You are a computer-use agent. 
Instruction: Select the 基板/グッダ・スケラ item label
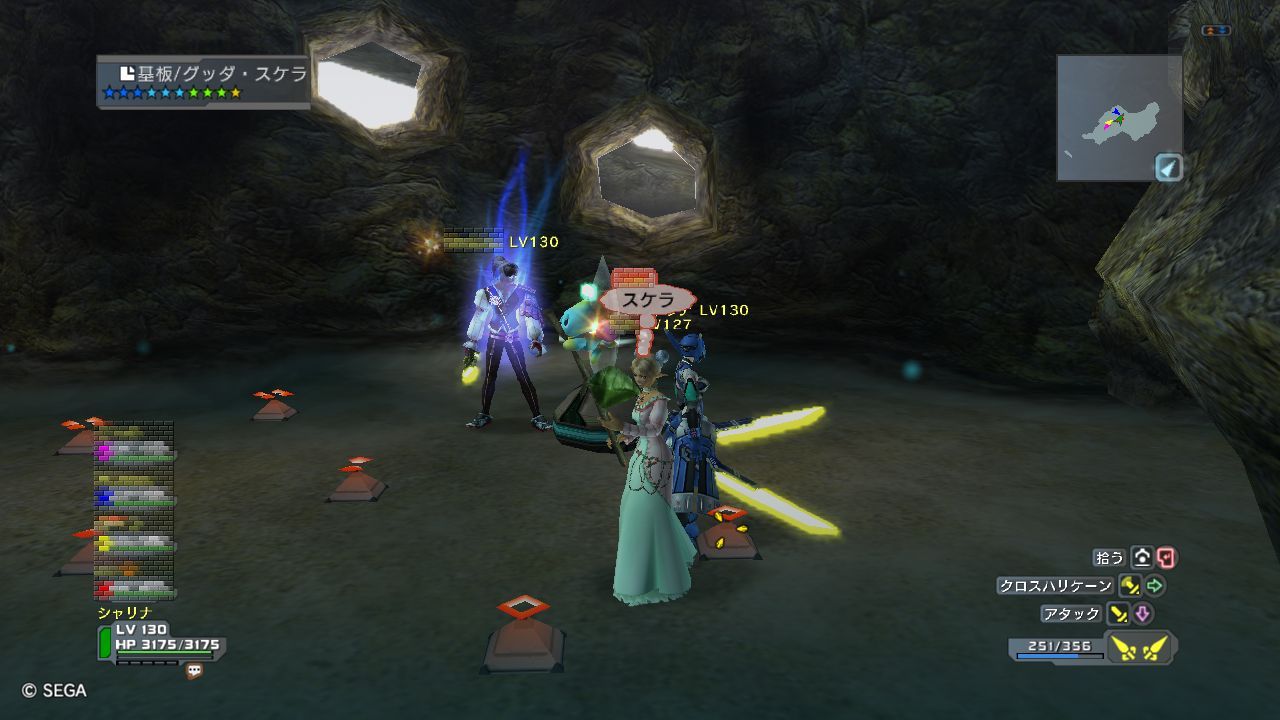coord(212,74)
